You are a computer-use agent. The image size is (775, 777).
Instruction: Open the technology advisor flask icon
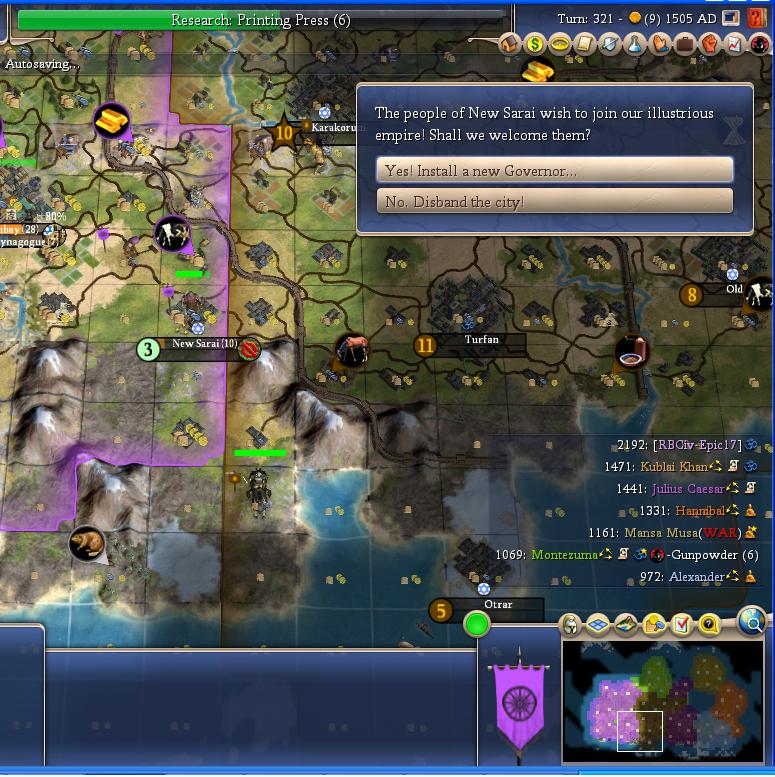635,44
